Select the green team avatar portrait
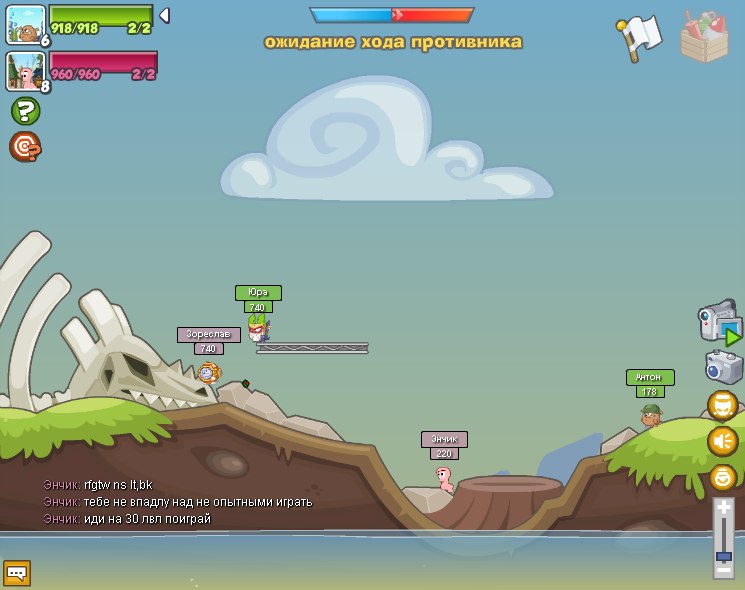 tap(25, 24)
